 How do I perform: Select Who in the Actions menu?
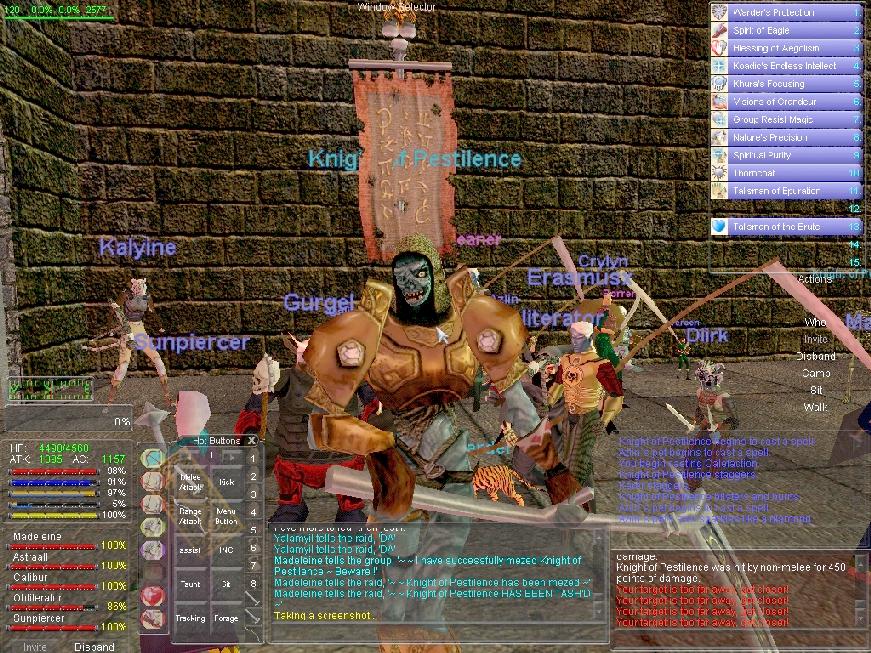816,322
